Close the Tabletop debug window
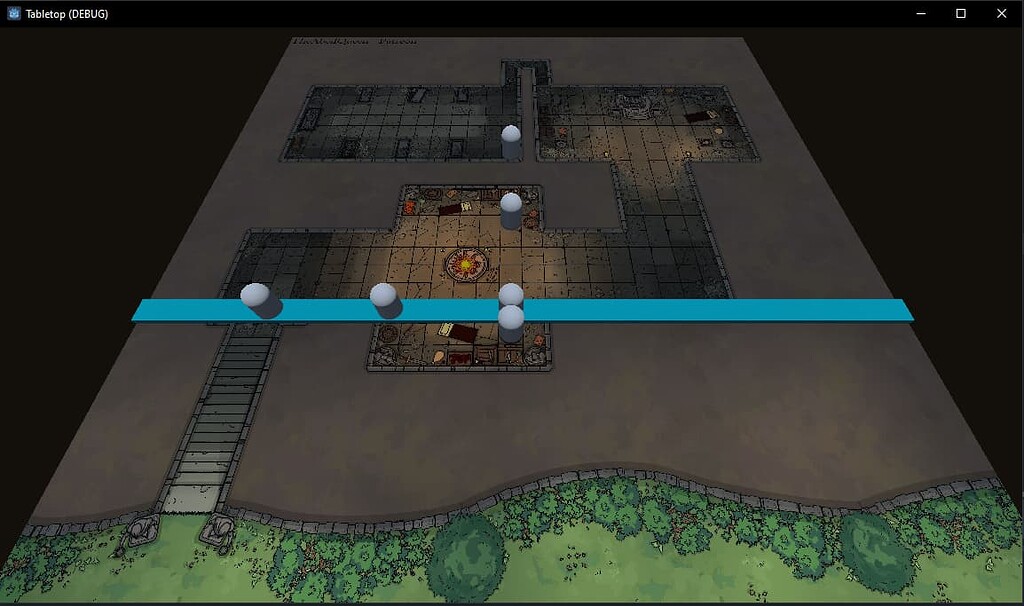 coord(1001,14)
